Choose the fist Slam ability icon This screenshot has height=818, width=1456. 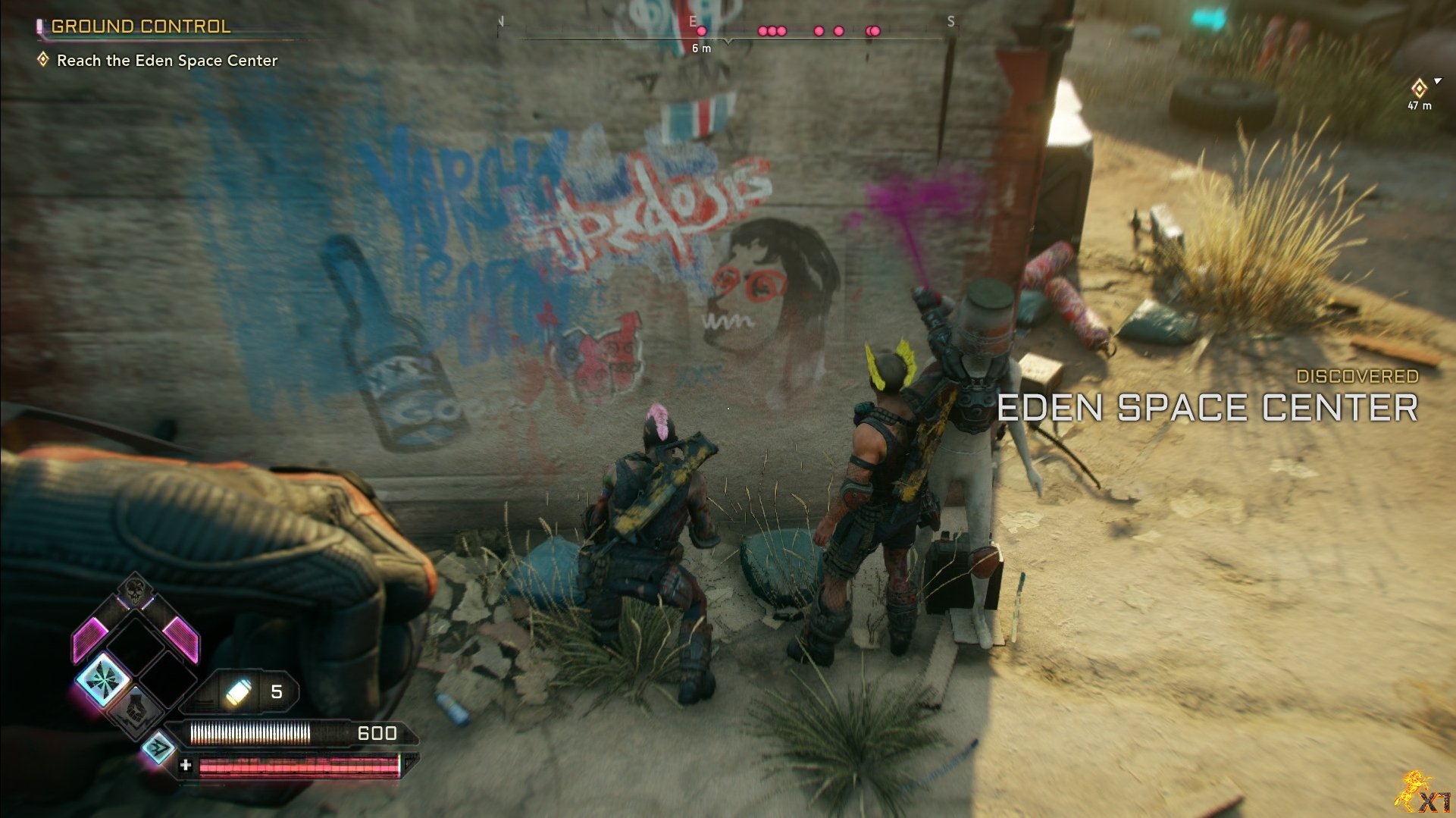(136, 709)
